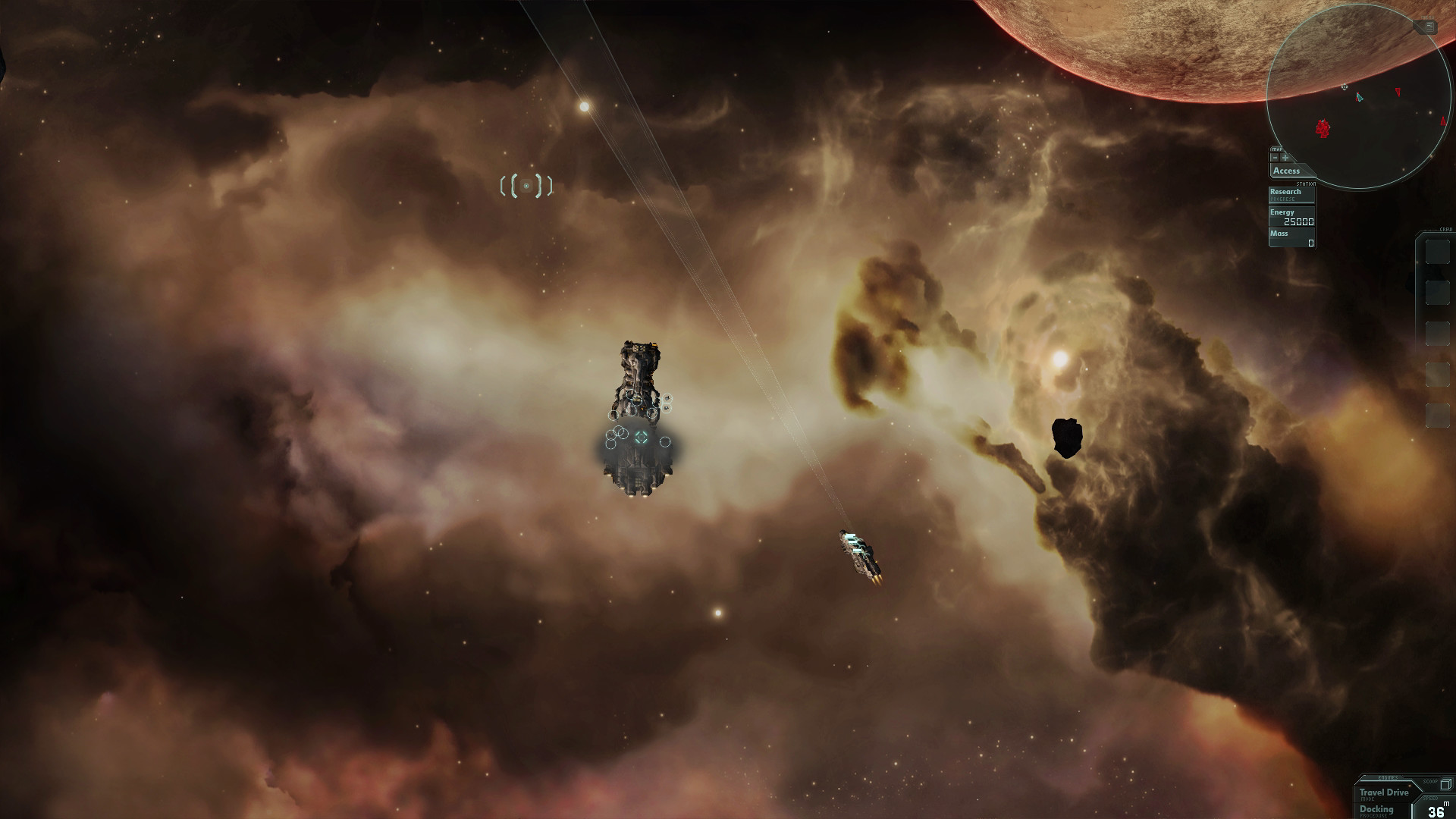Expand the ENGINES panel header
Screen dimensions: 1456x819
click(x=1388, y=777)
